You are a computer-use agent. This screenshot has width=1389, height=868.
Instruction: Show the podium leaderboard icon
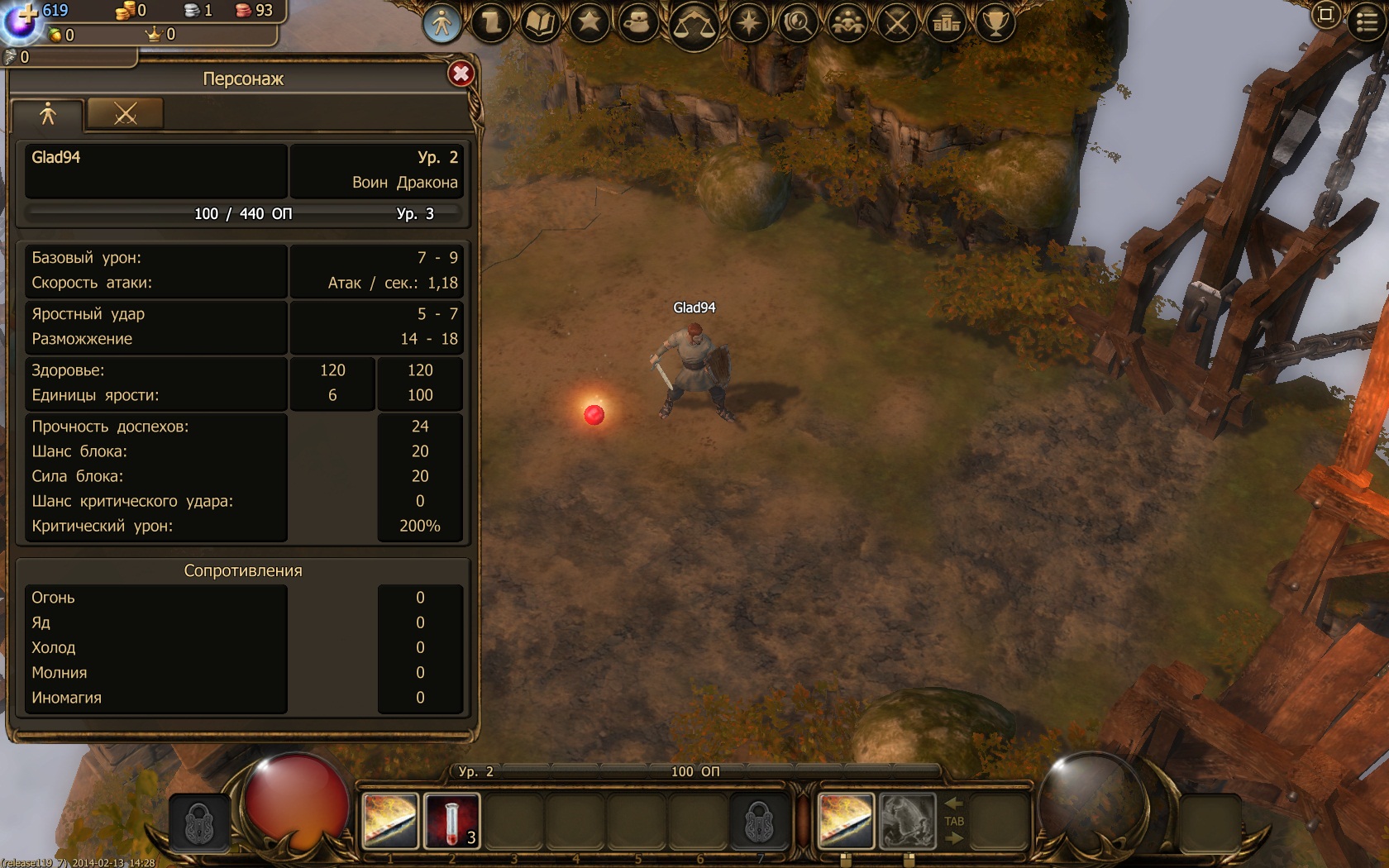coord(946,23)
